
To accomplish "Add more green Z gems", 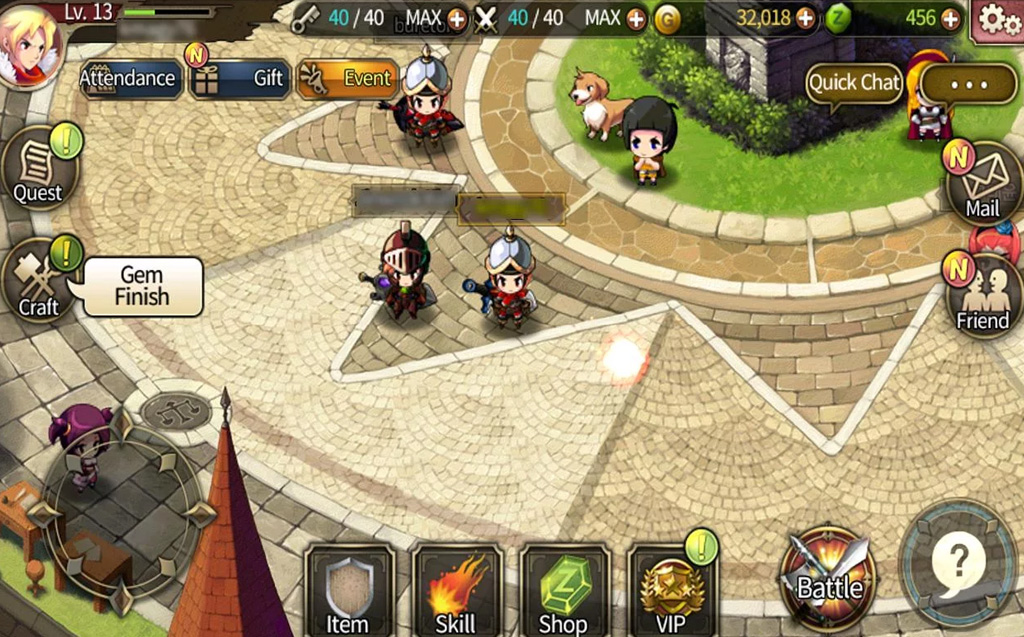I will pyautogui.click(x=949, y=18).
